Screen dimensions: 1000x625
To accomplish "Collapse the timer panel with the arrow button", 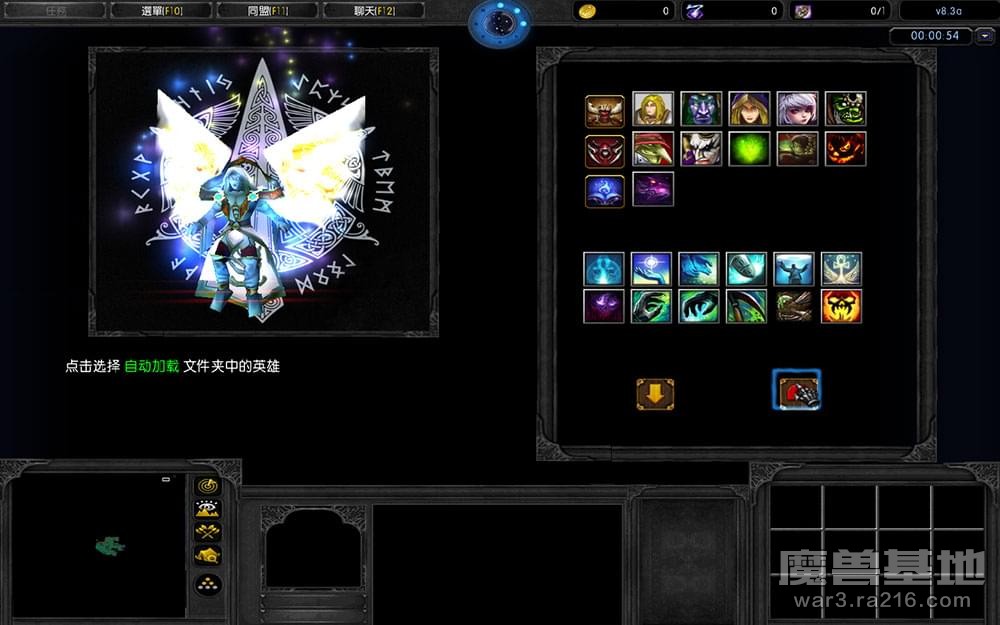I will (986, 36).
